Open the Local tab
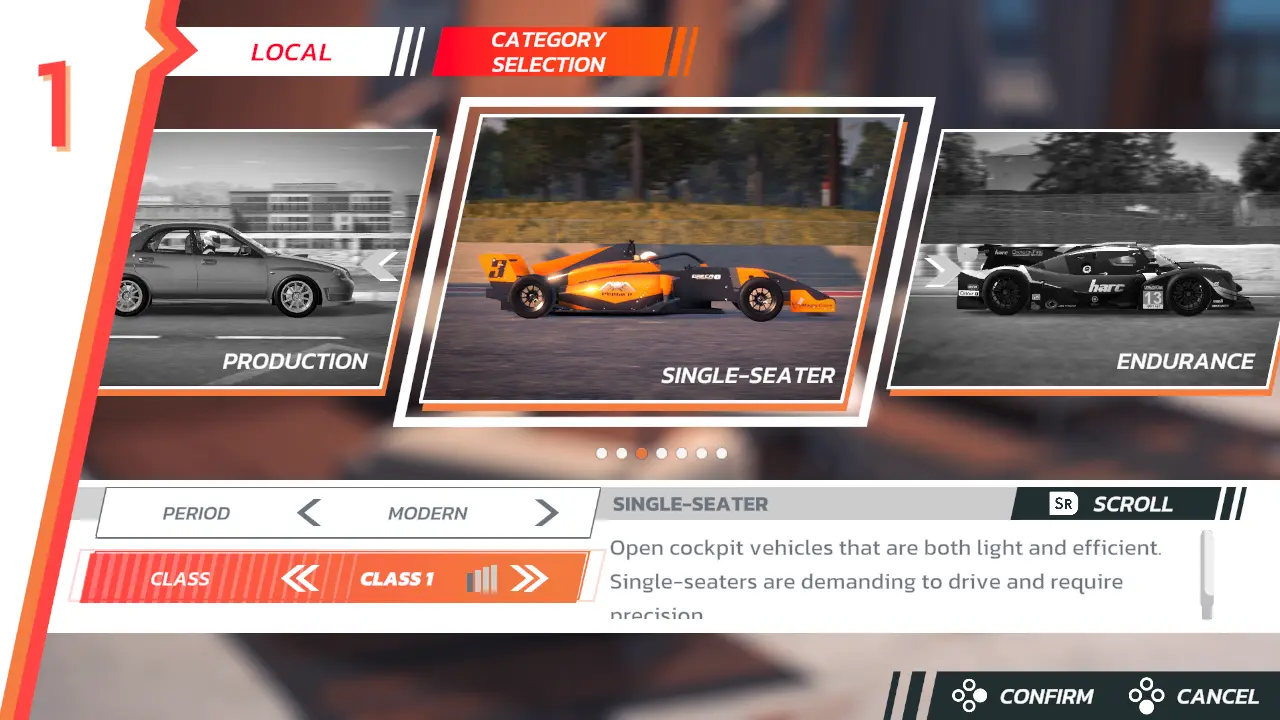 [x=290, y=52]
